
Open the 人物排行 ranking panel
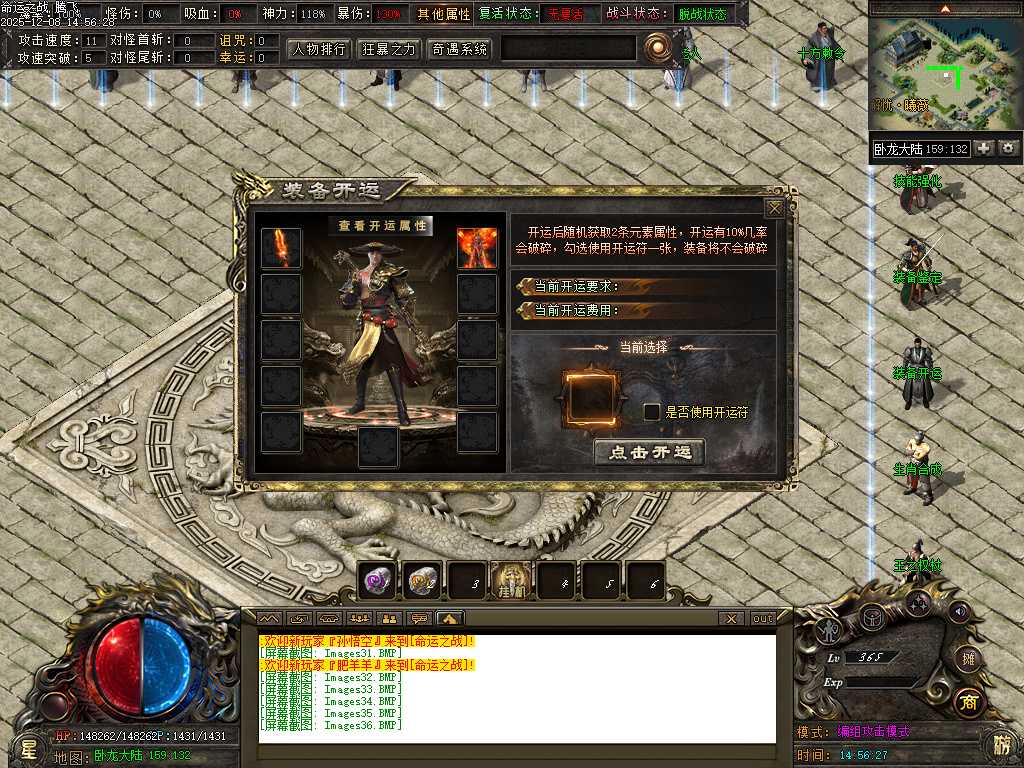[318, 48]
